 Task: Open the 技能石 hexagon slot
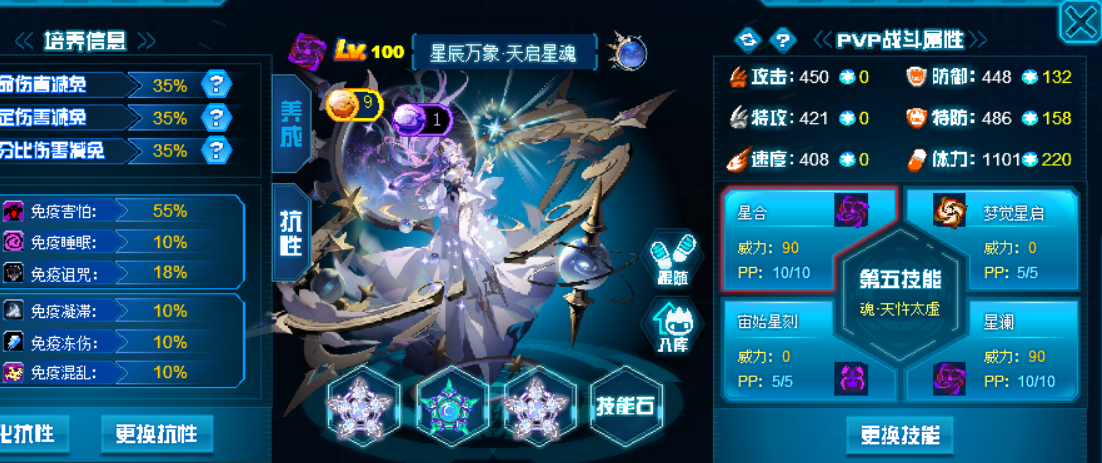(628, 406)
